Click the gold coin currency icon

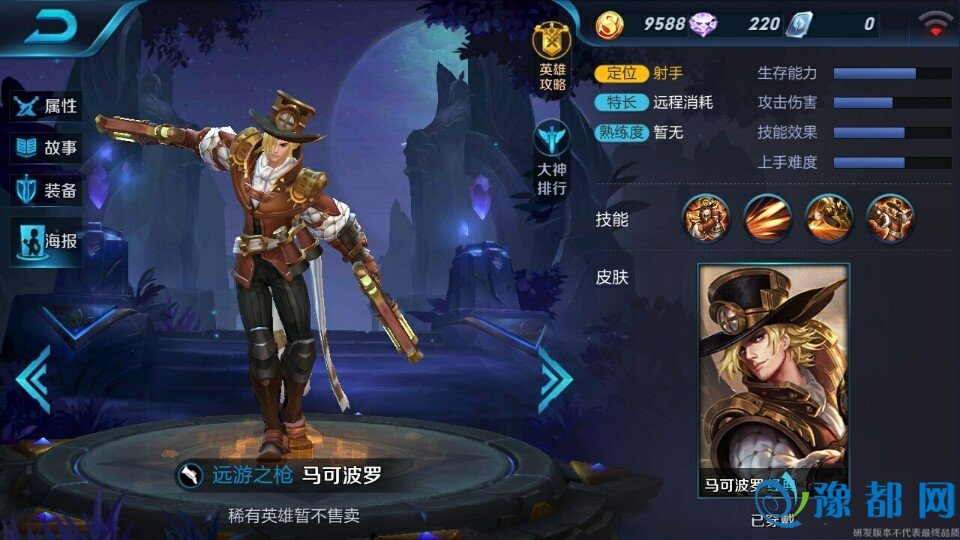tap(609, 24)
